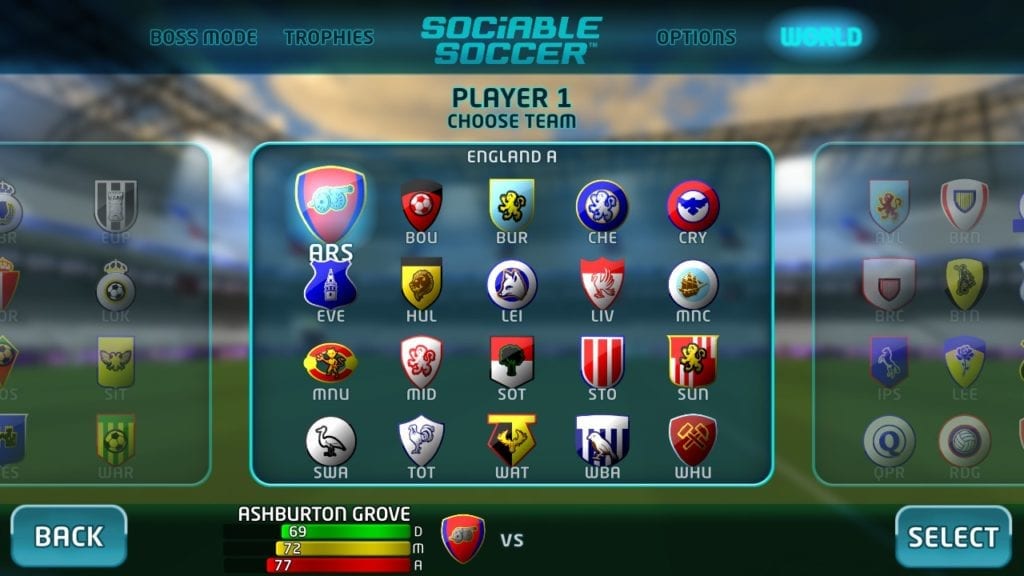Screen dimensions: 1024x576
Task: Switch to the World tab
Action: [820, 38]
